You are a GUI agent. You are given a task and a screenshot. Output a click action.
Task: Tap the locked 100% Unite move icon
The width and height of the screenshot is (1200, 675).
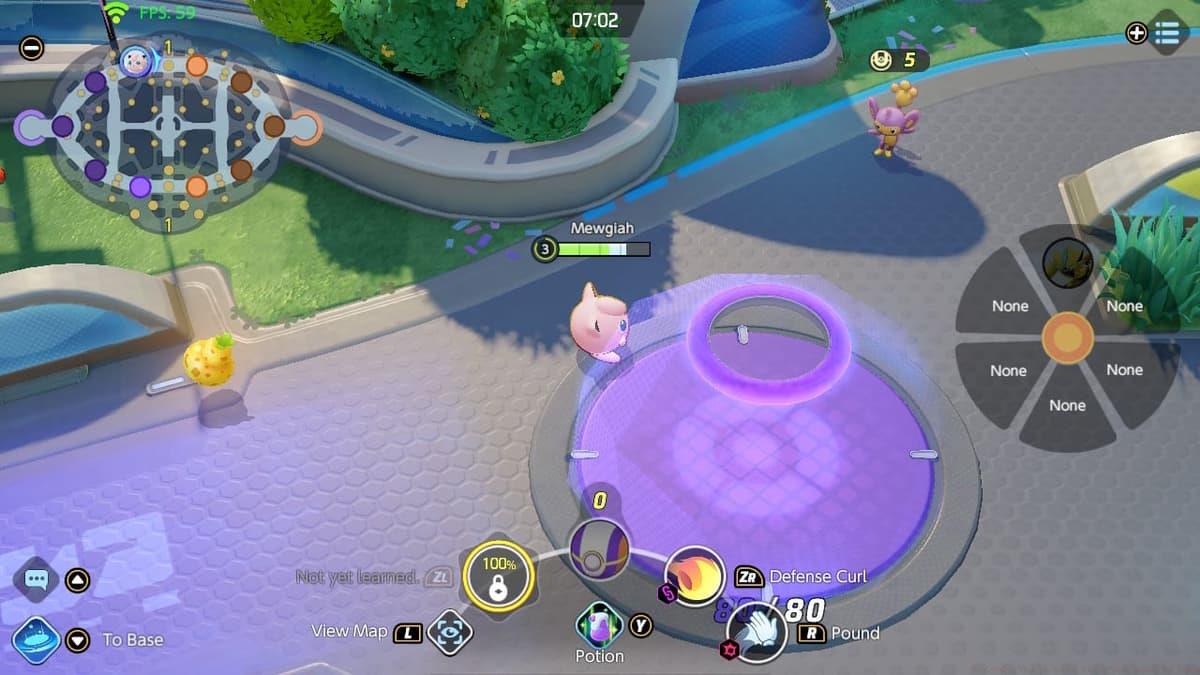click(x=497, y=576)
